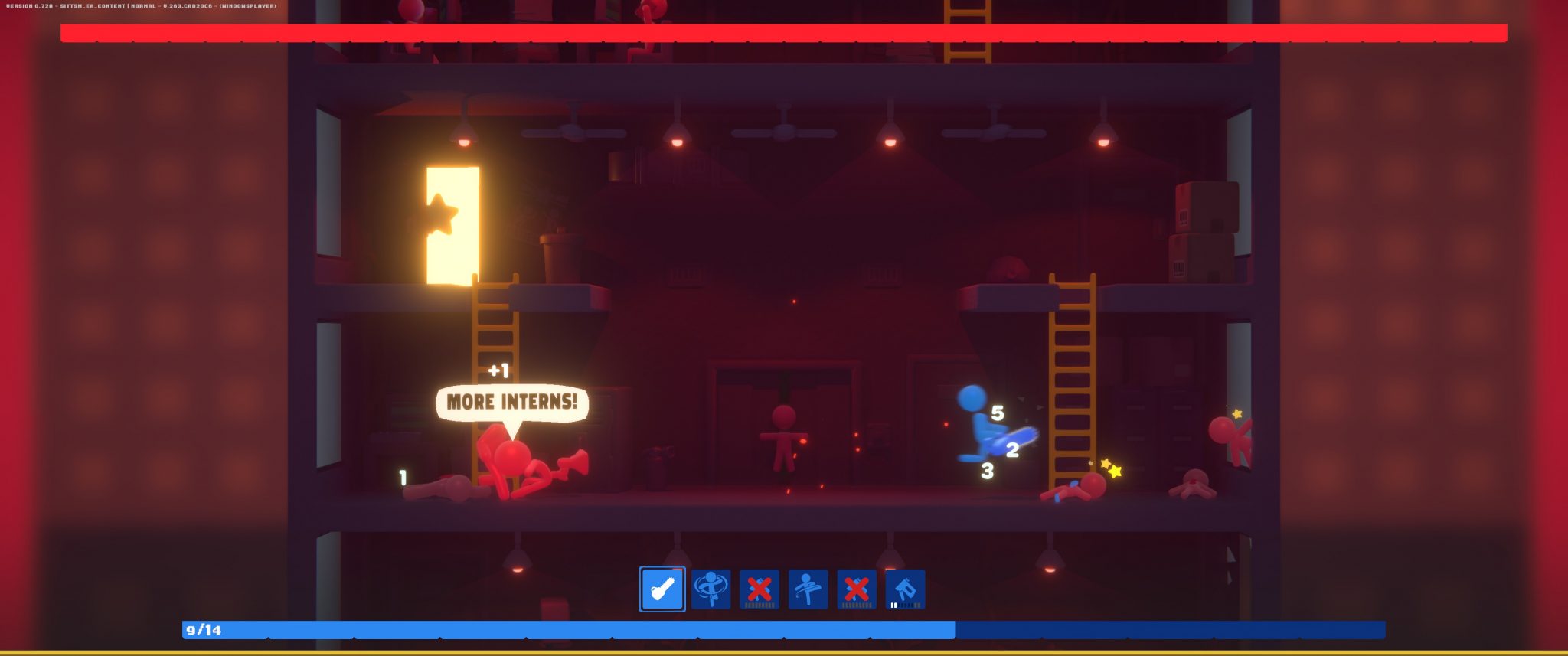1568x656 pixels.
Task: Select the highlighted chainsaw weapon slot
Action: click(x=662, y=589)
